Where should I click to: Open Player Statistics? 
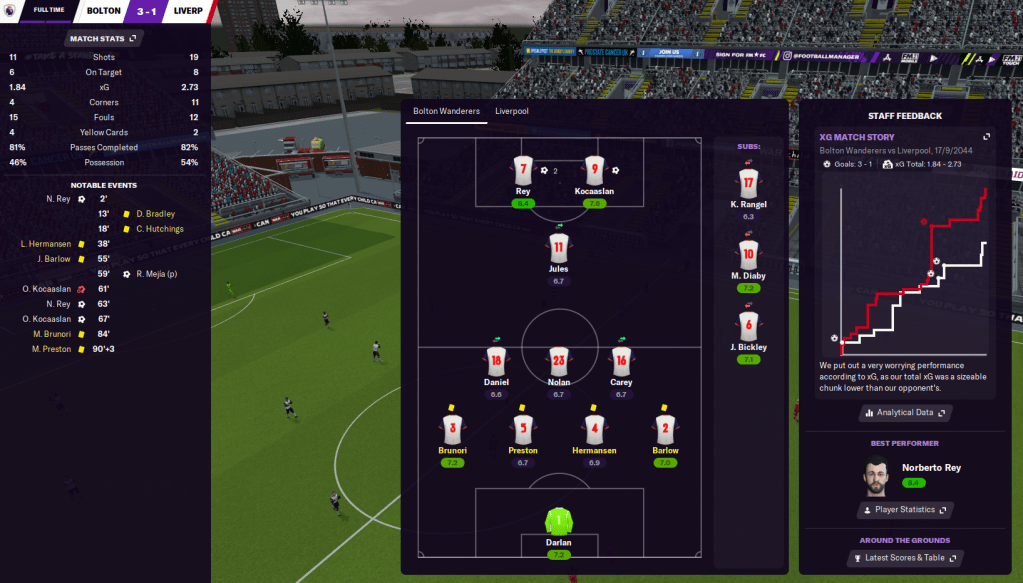[905, 510]
